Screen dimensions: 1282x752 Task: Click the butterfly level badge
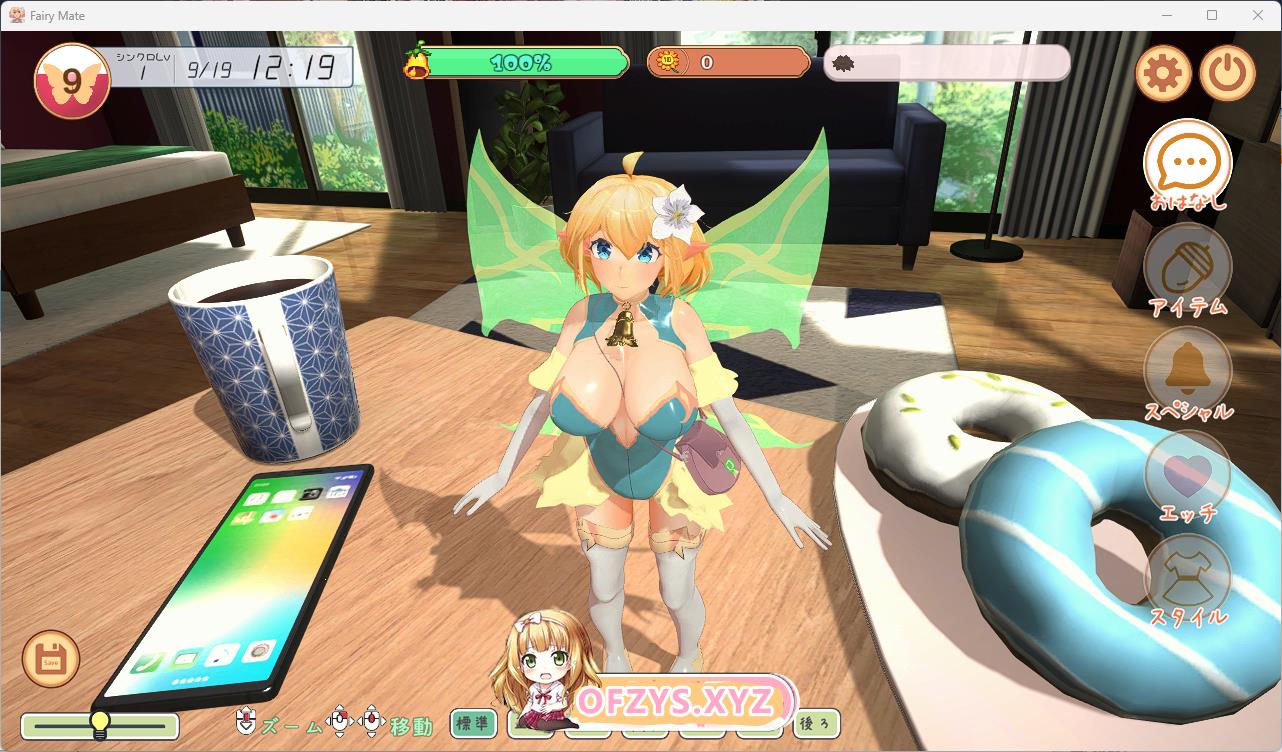72,82
